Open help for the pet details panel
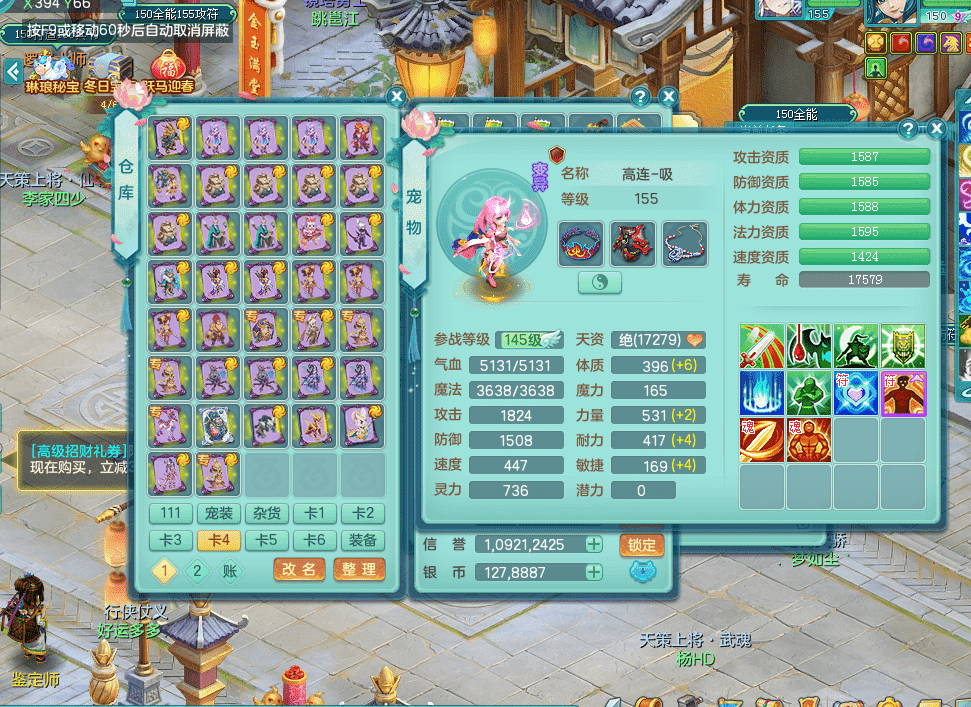 (908, 129)
